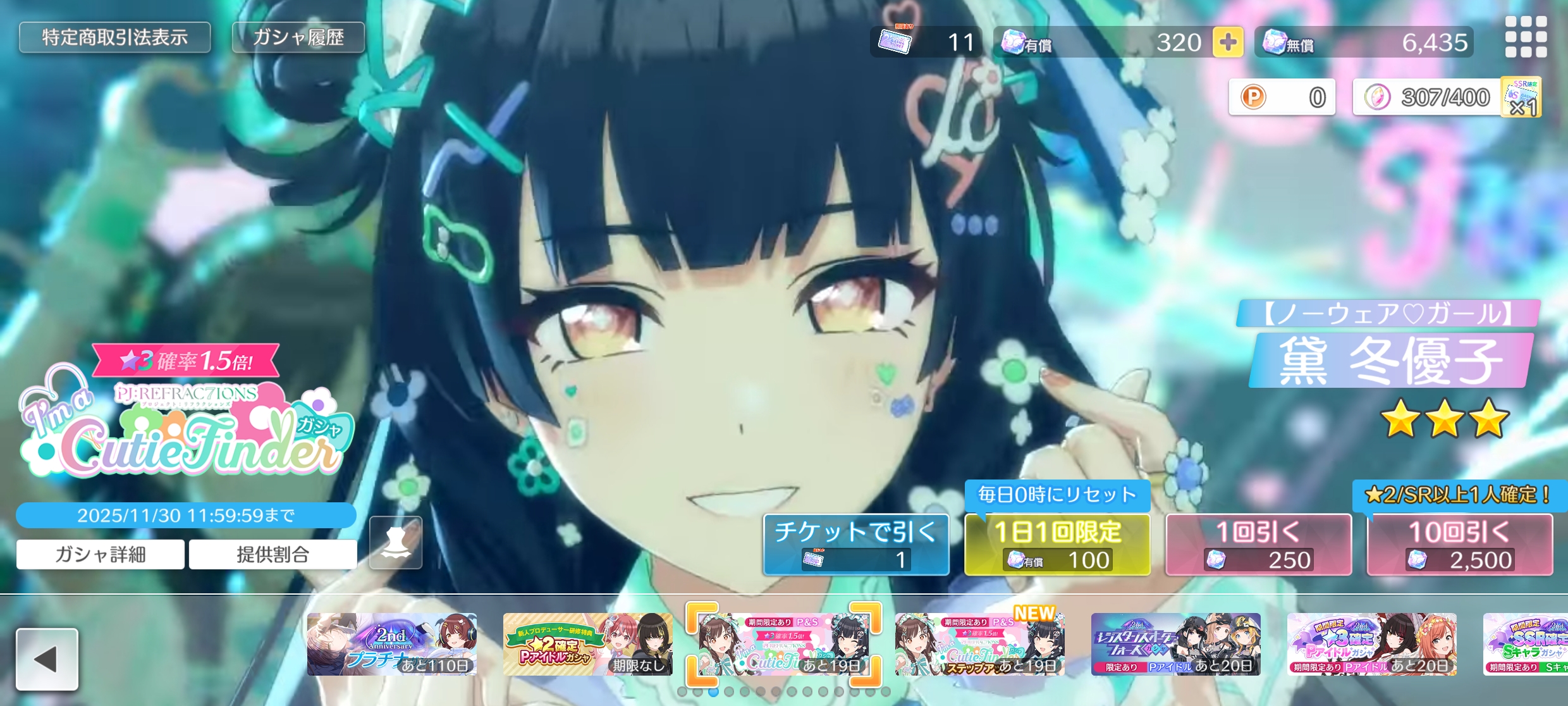Viewport: 1568px width, 706px height.
Task: Pull using a ticket (チケットで引く)
Action: coord(856,545)
